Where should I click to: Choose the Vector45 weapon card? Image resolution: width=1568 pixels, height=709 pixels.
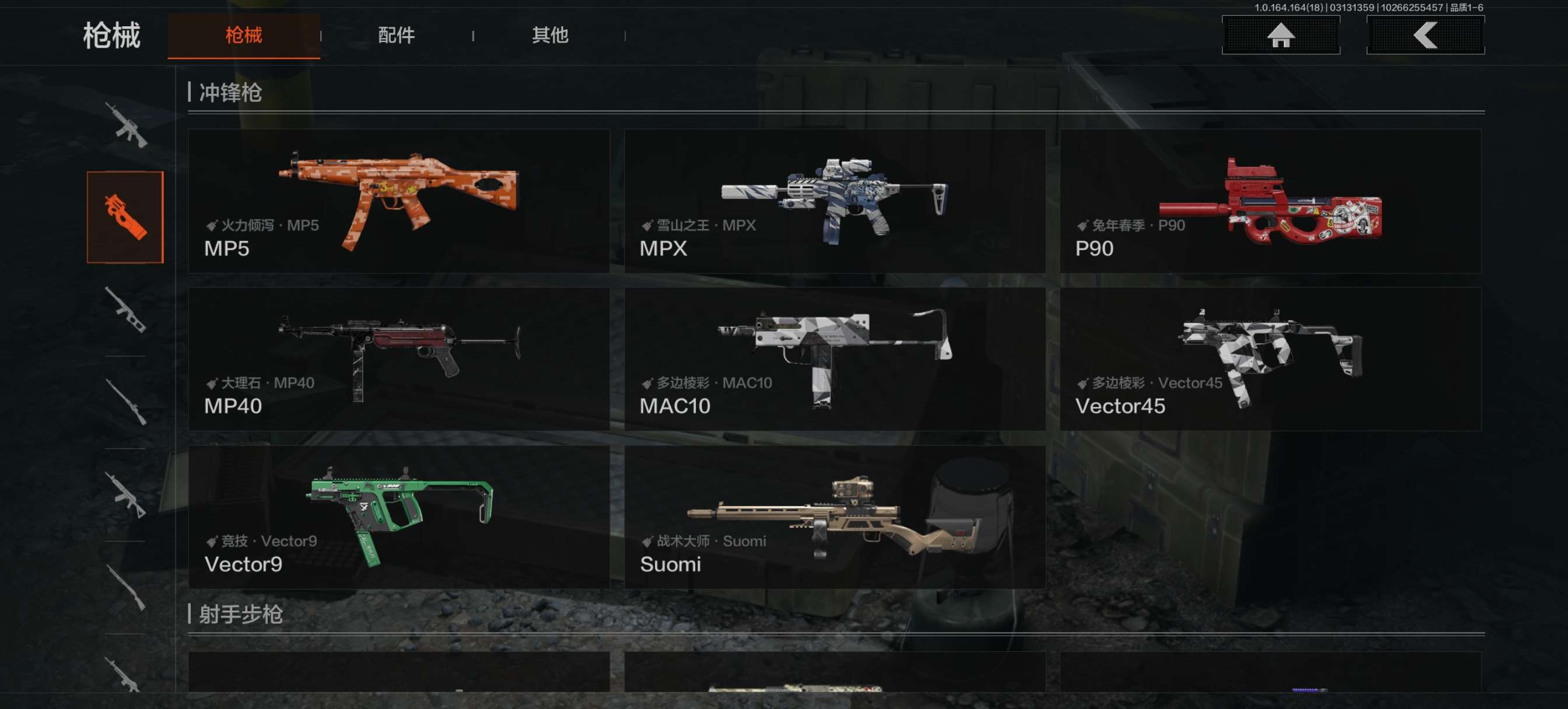pyautogui.click(x=1270, y=359)
